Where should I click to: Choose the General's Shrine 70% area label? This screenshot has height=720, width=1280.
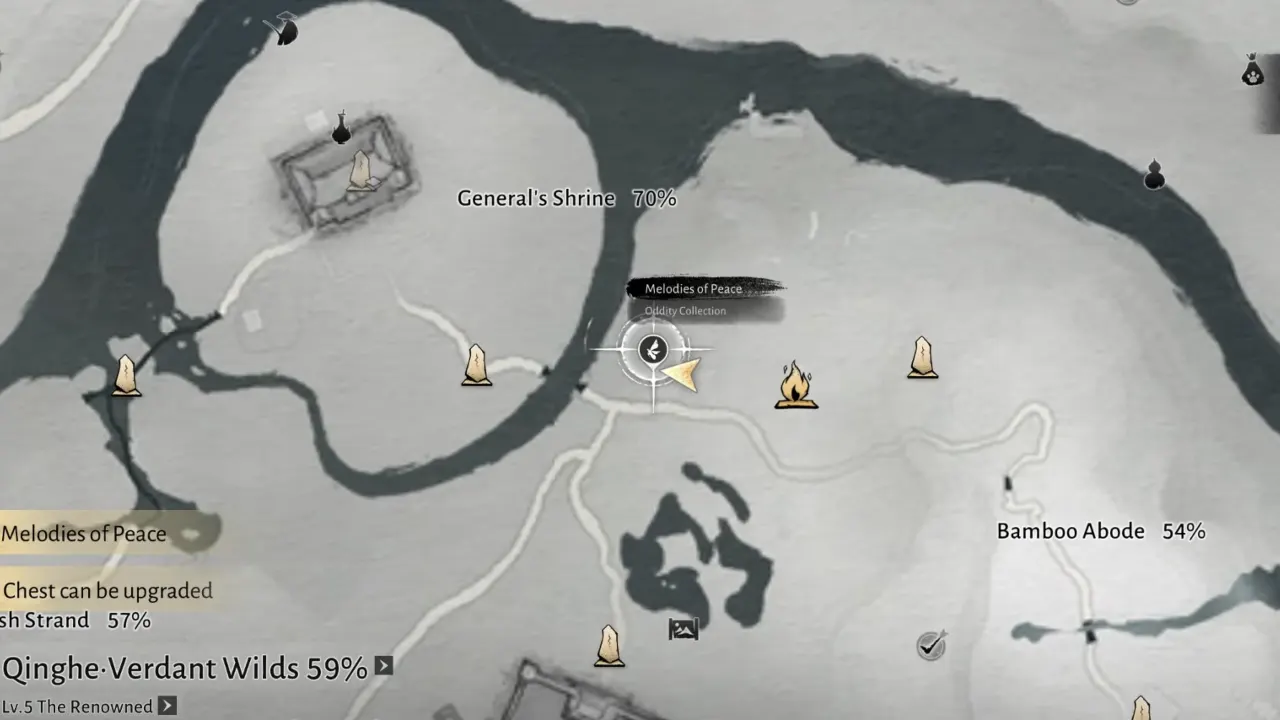pyautogui.click(x=566, y=198)
